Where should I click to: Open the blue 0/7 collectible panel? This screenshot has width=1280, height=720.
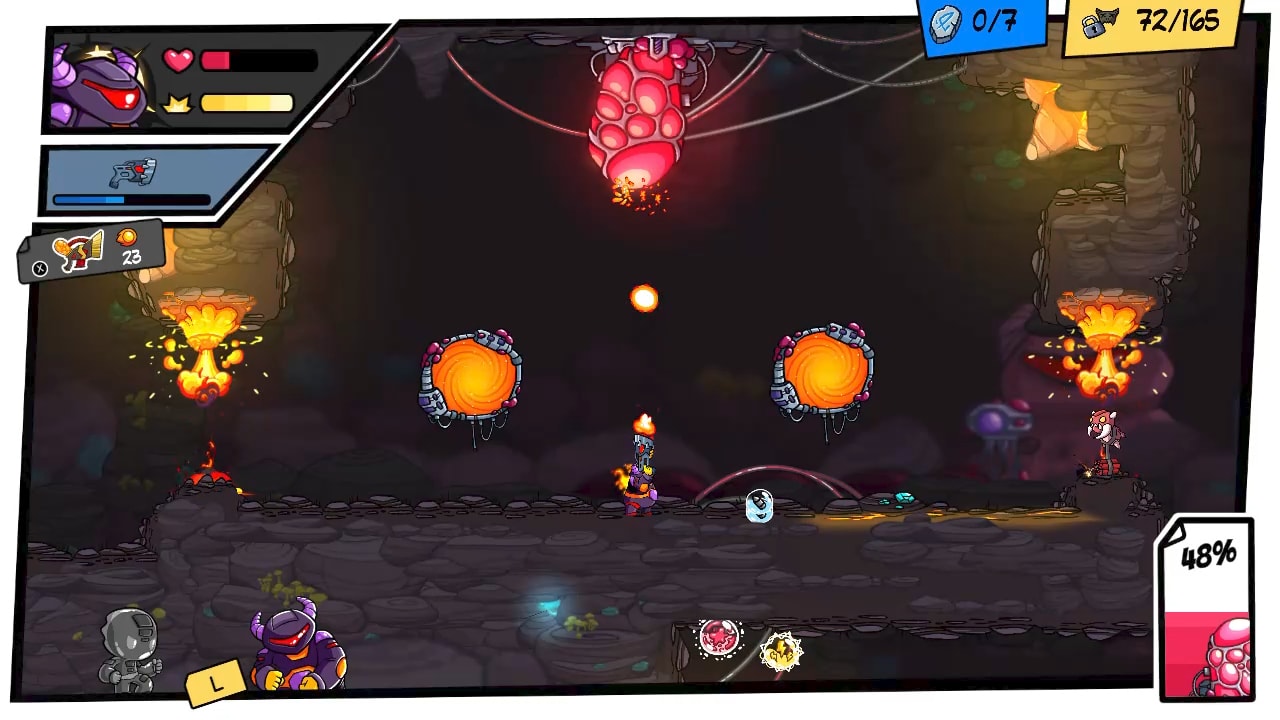click(980, 22)
